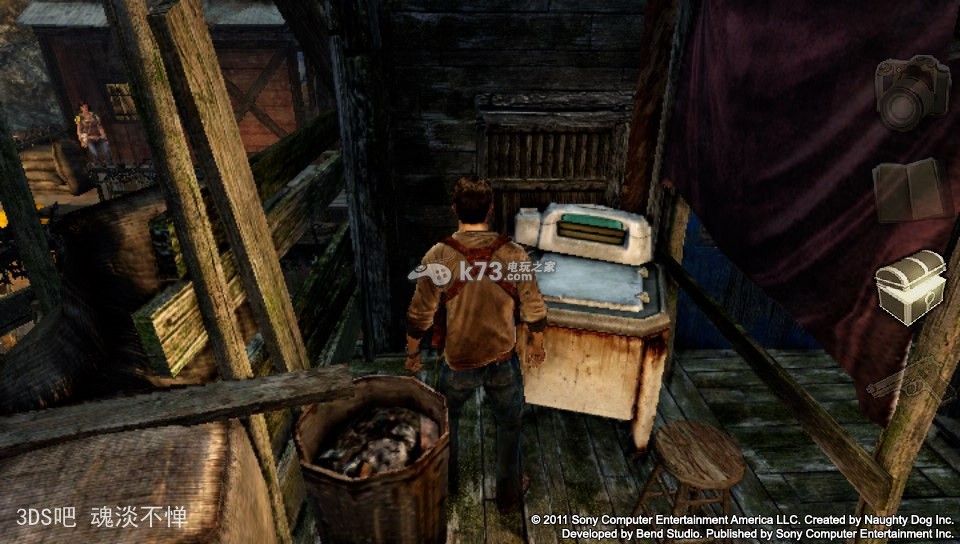Select the faint weapon icon
This screenshot has width=960, height=544.
point(910,382)
